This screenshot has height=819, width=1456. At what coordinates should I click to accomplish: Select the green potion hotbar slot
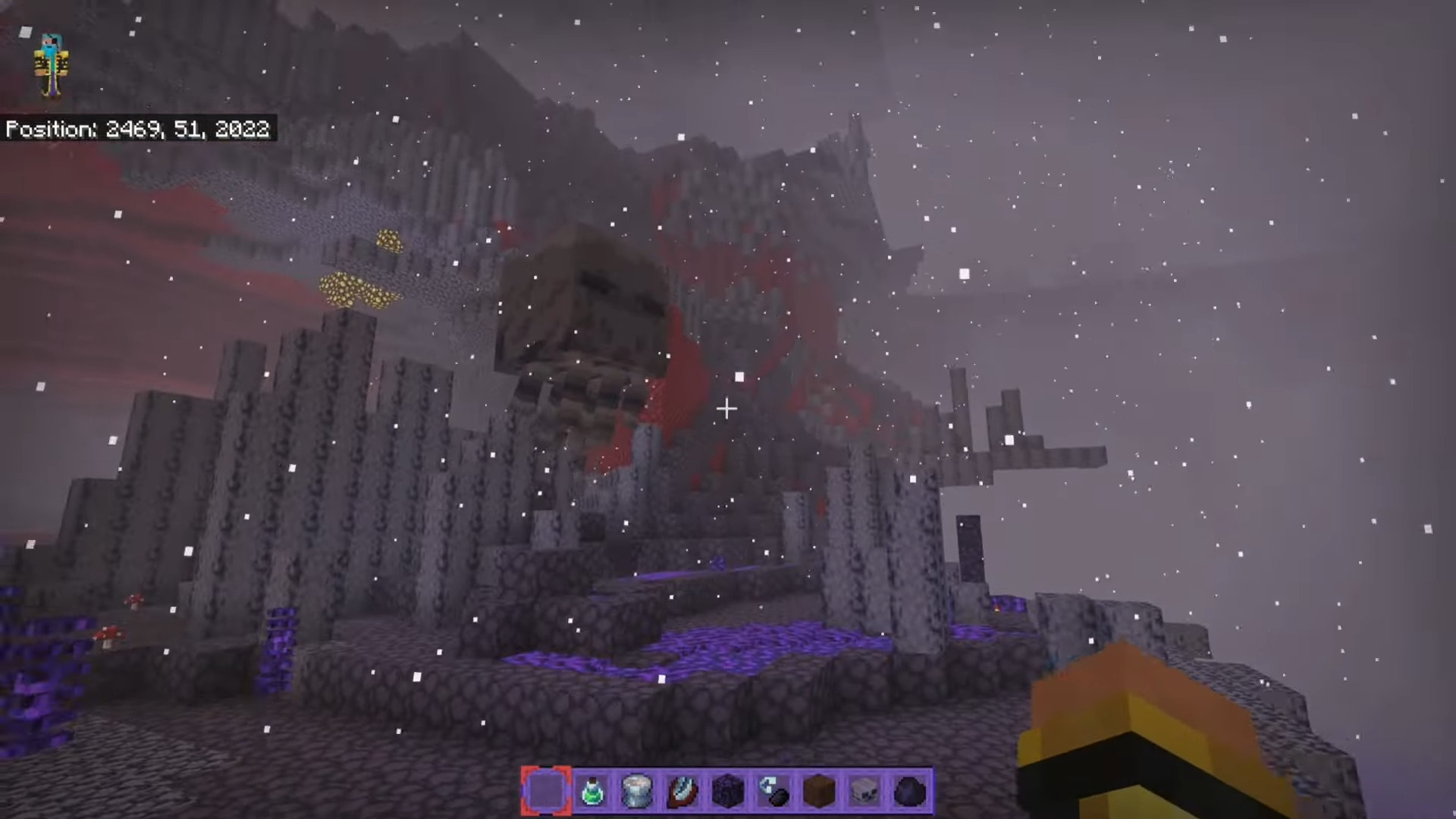591,792
